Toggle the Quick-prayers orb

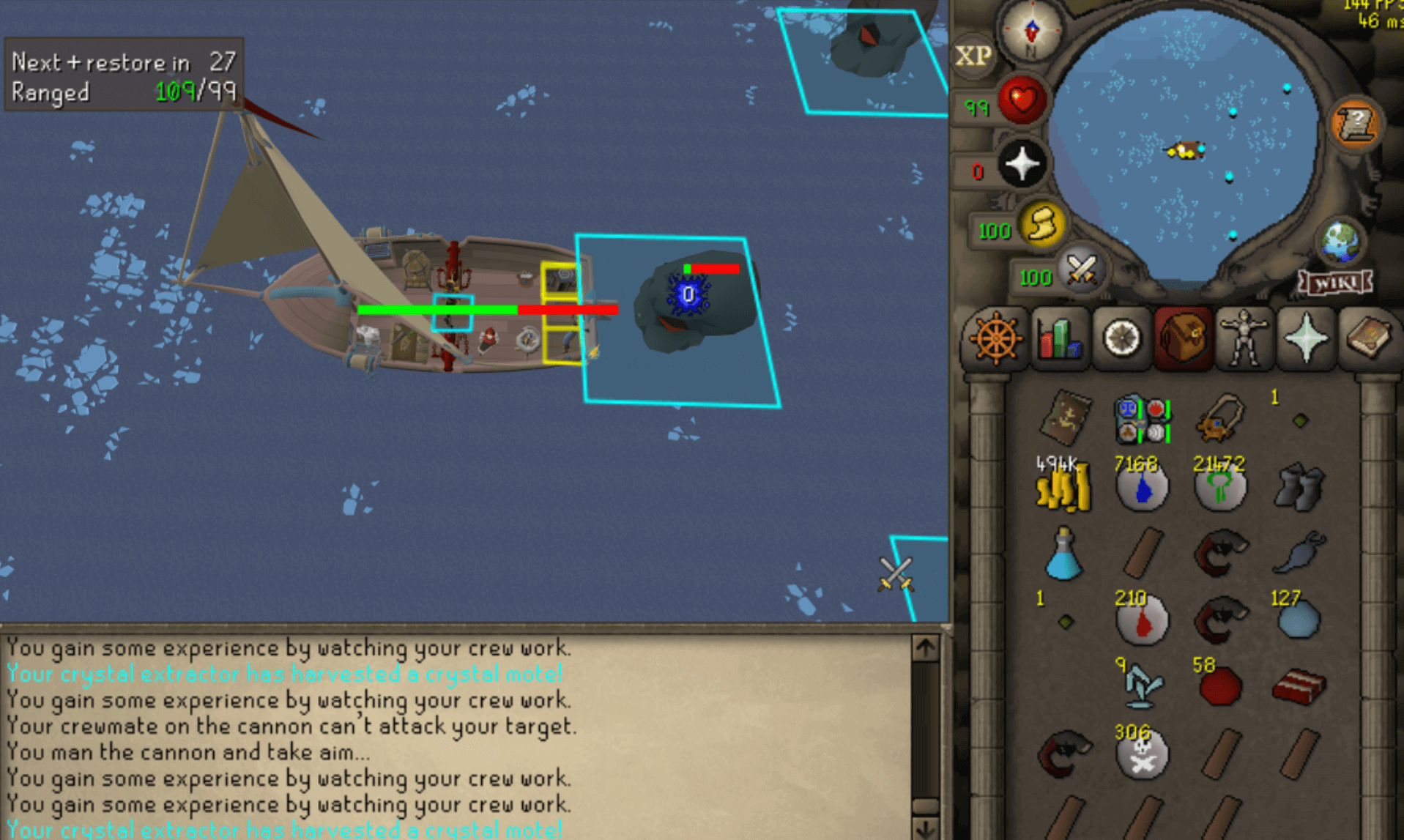(1022, 164)
